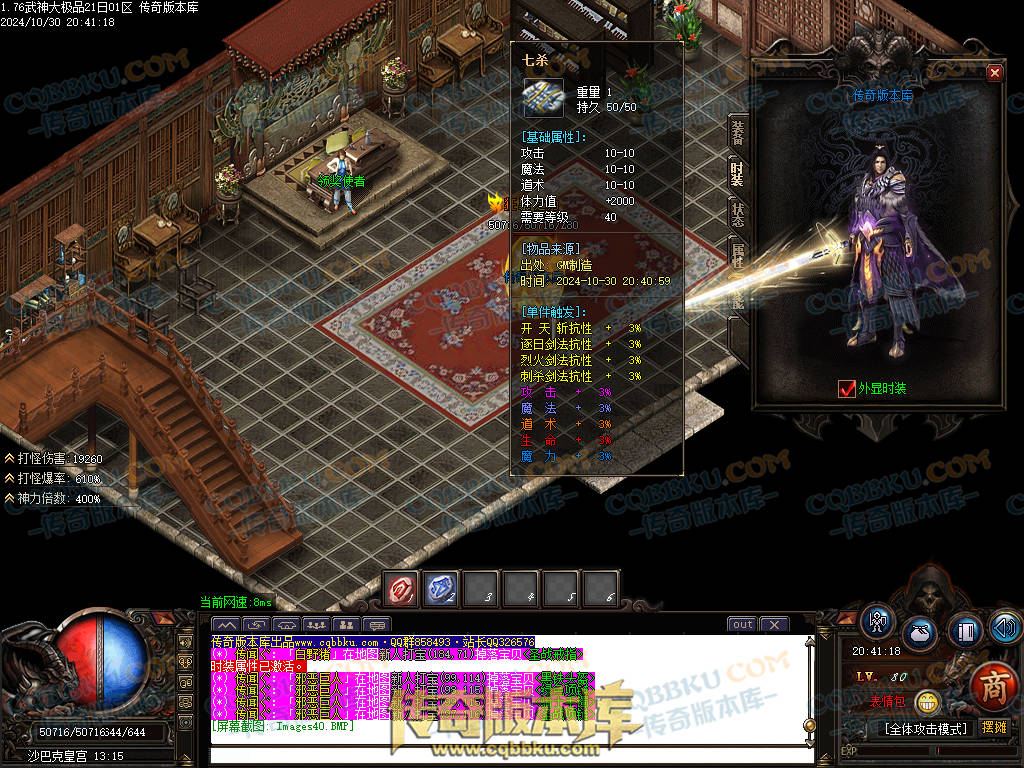Select the red scroll in hotbar slot 1

402,589
